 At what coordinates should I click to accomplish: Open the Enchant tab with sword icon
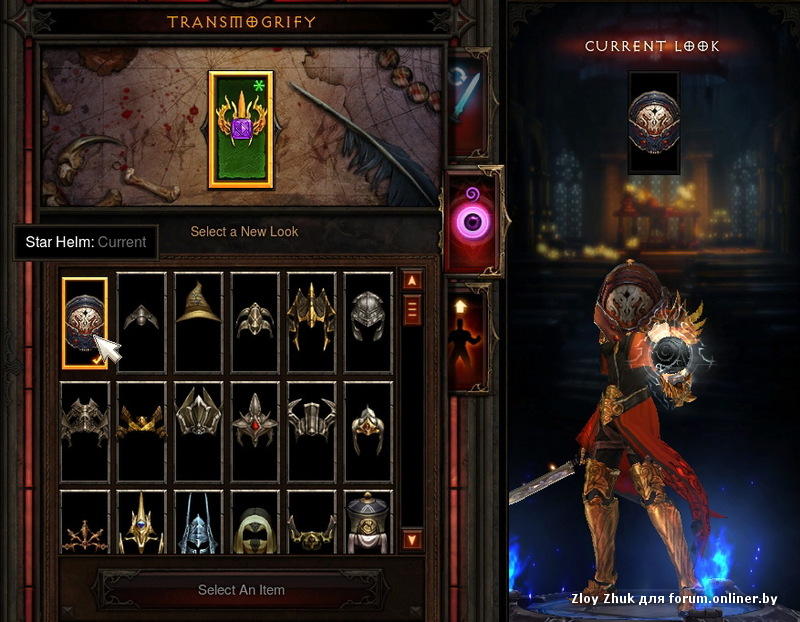tap(468, 107)
